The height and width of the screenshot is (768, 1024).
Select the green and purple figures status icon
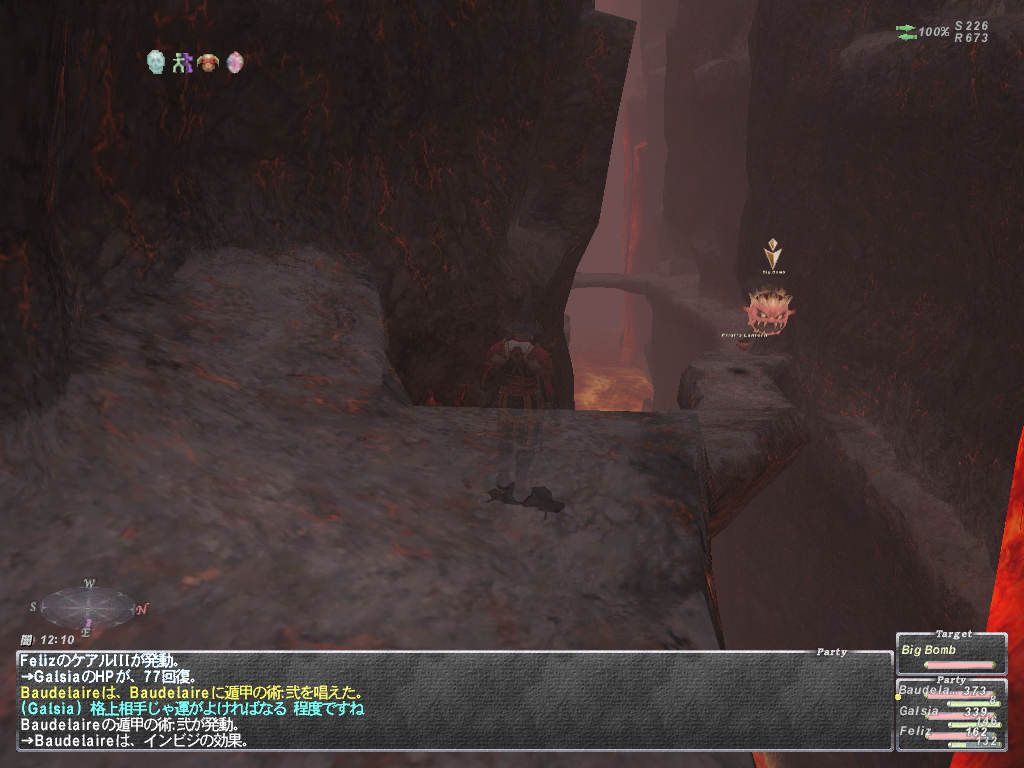181,62
